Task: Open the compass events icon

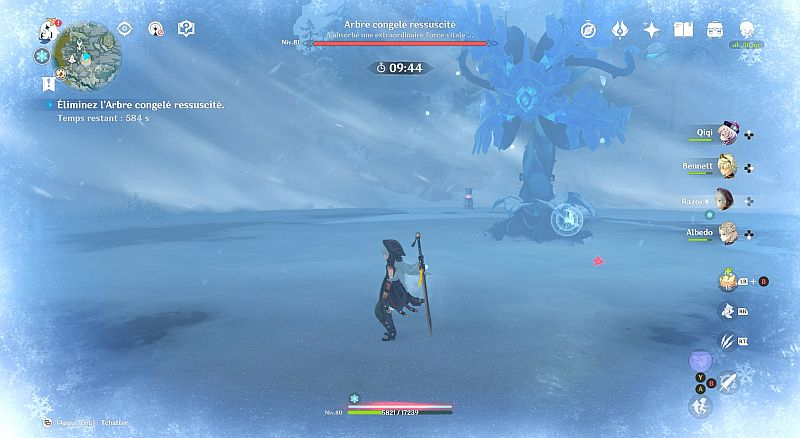Action: click(x=588, y=30)
